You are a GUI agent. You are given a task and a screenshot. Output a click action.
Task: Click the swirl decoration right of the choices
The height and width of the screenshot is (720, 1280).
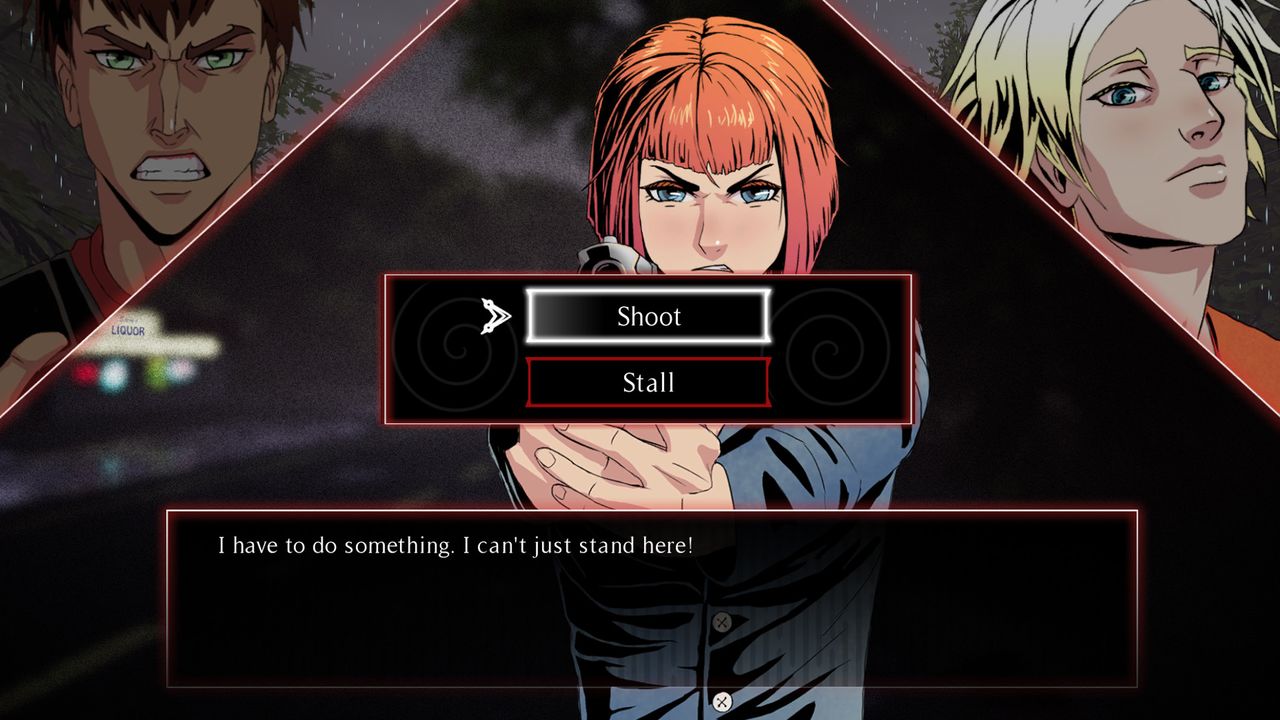click(830, 351)
